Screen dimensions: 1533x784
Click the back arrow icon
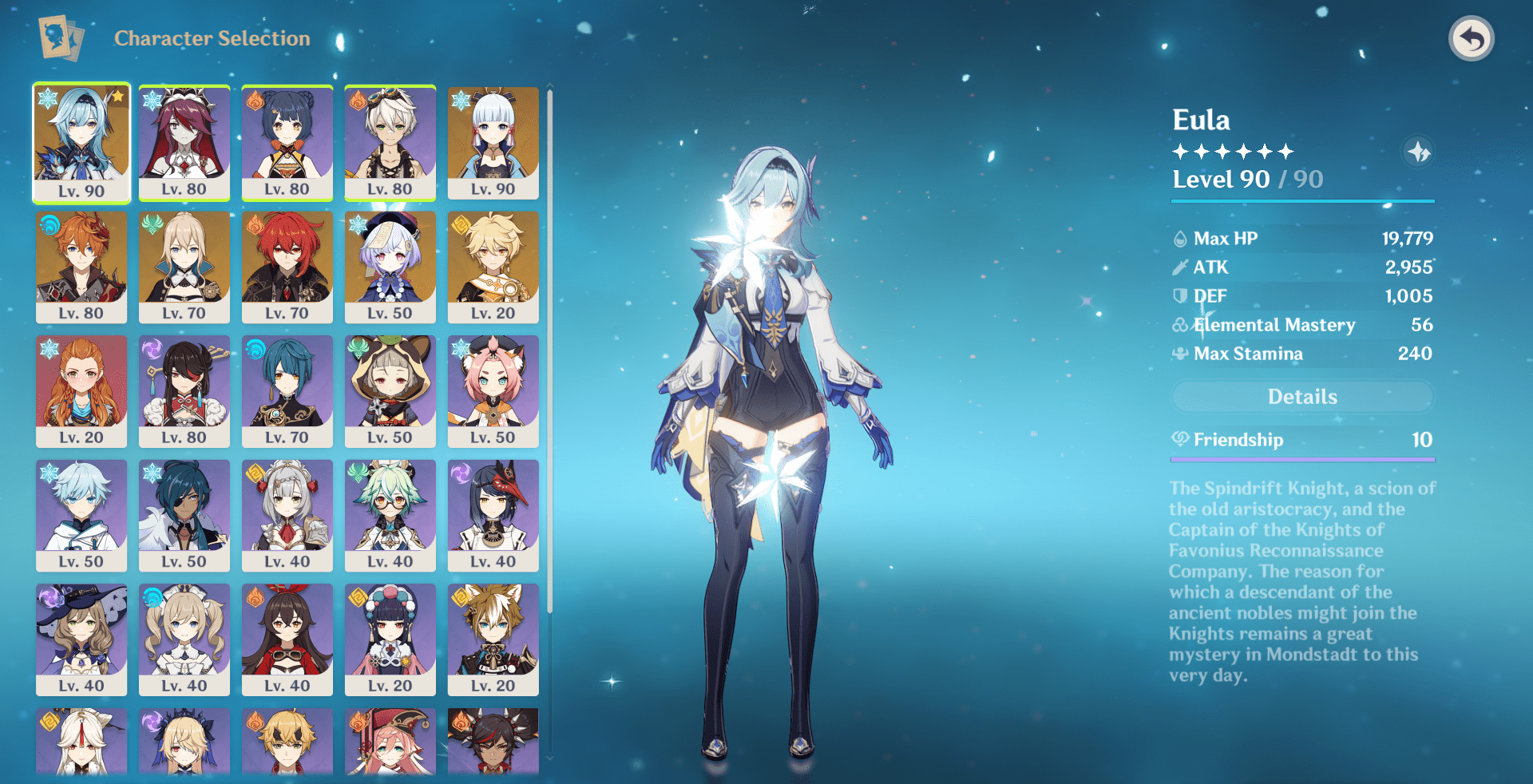point(1472,37)
